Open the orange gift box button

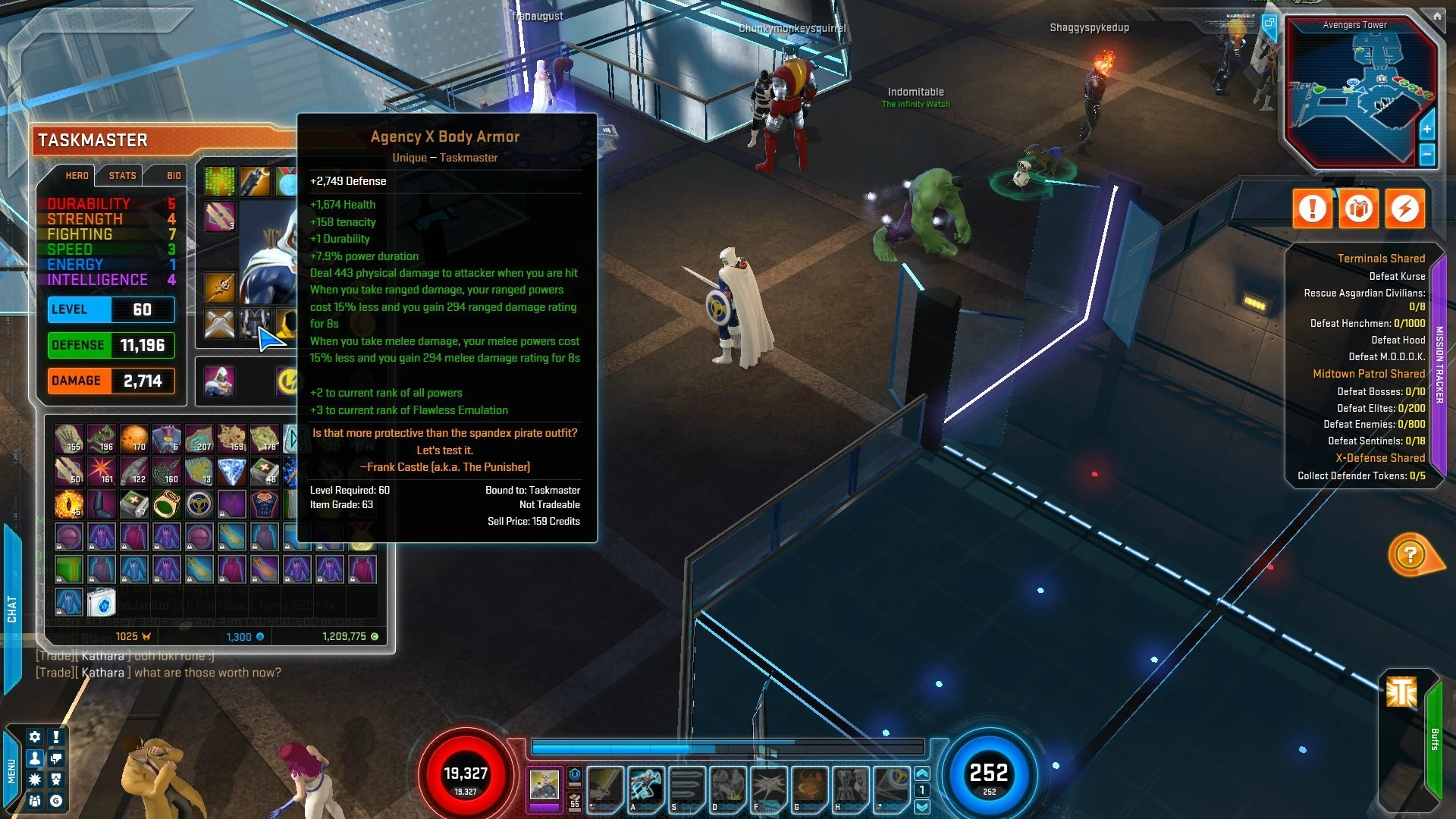[1358, 208]
